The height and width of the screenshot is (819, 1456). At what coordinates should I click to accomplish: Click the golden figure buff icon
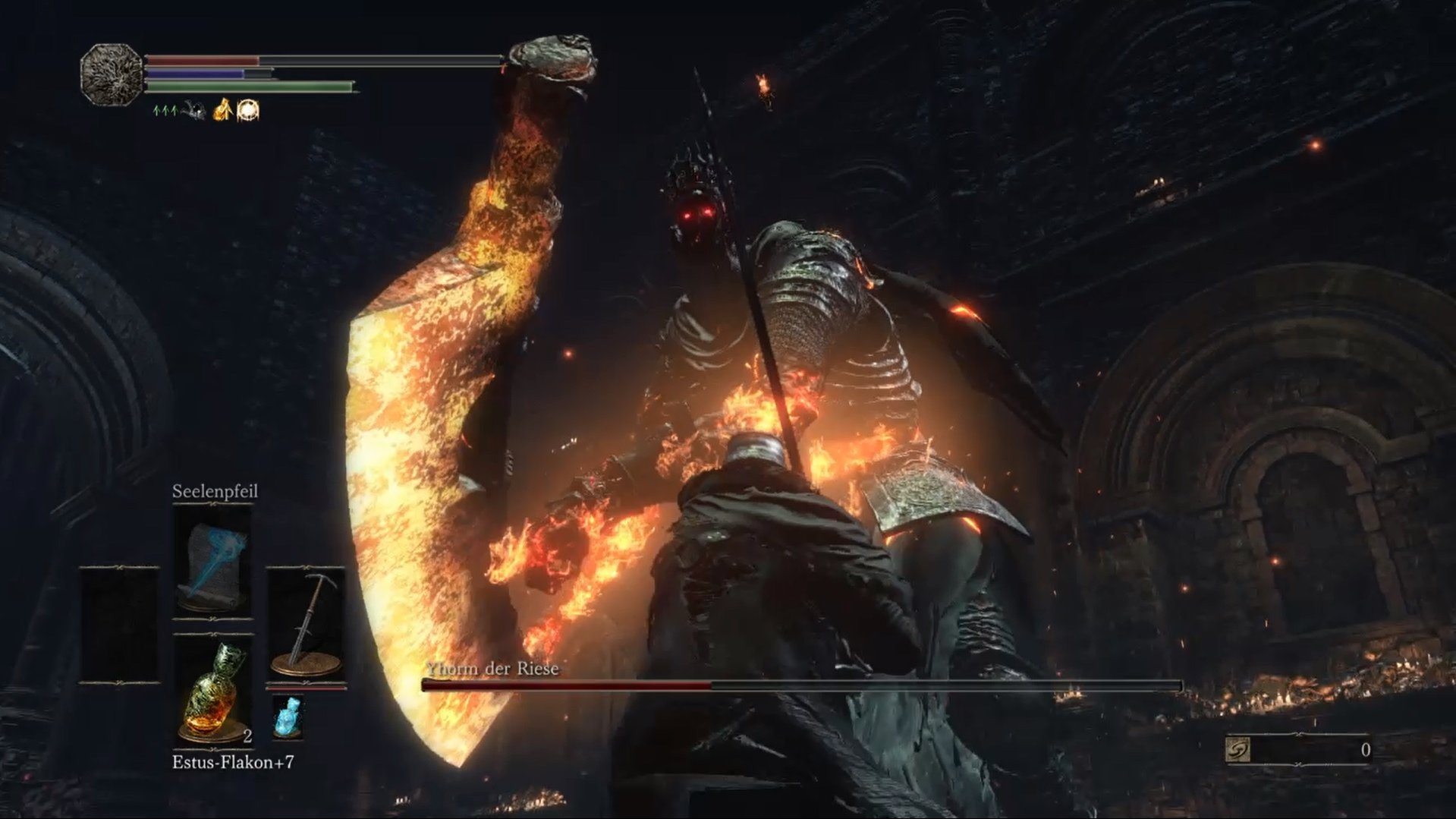222,111
